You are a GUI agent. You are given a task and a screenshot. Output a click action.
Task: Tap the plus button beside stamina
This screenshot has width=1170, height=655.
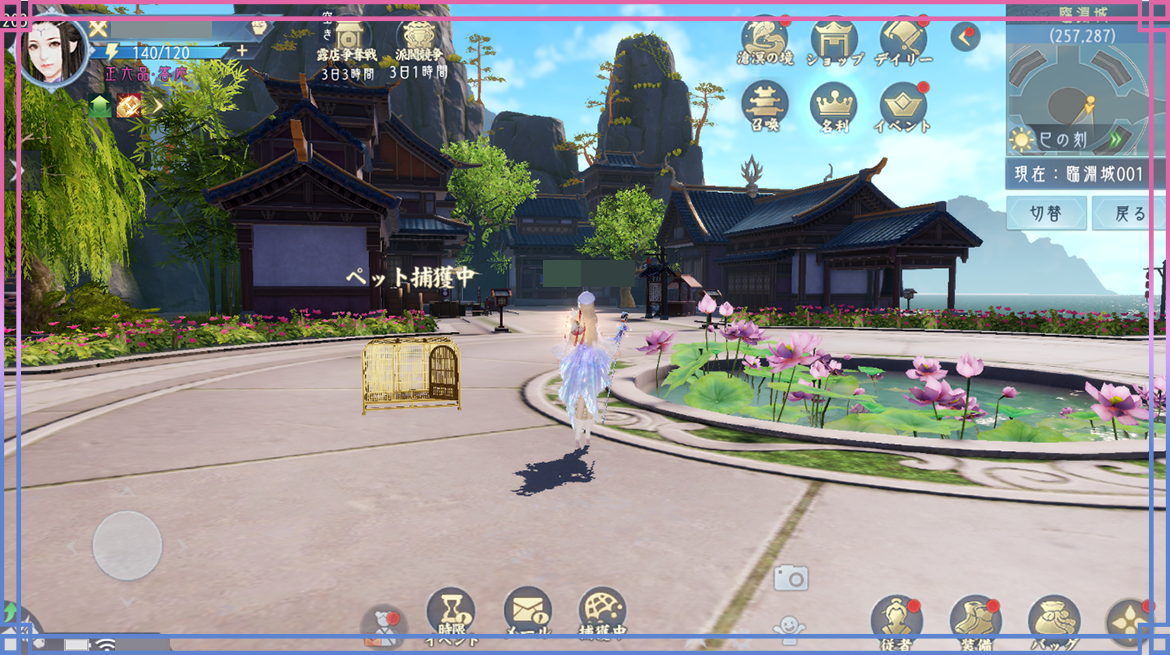click(242, 51)
